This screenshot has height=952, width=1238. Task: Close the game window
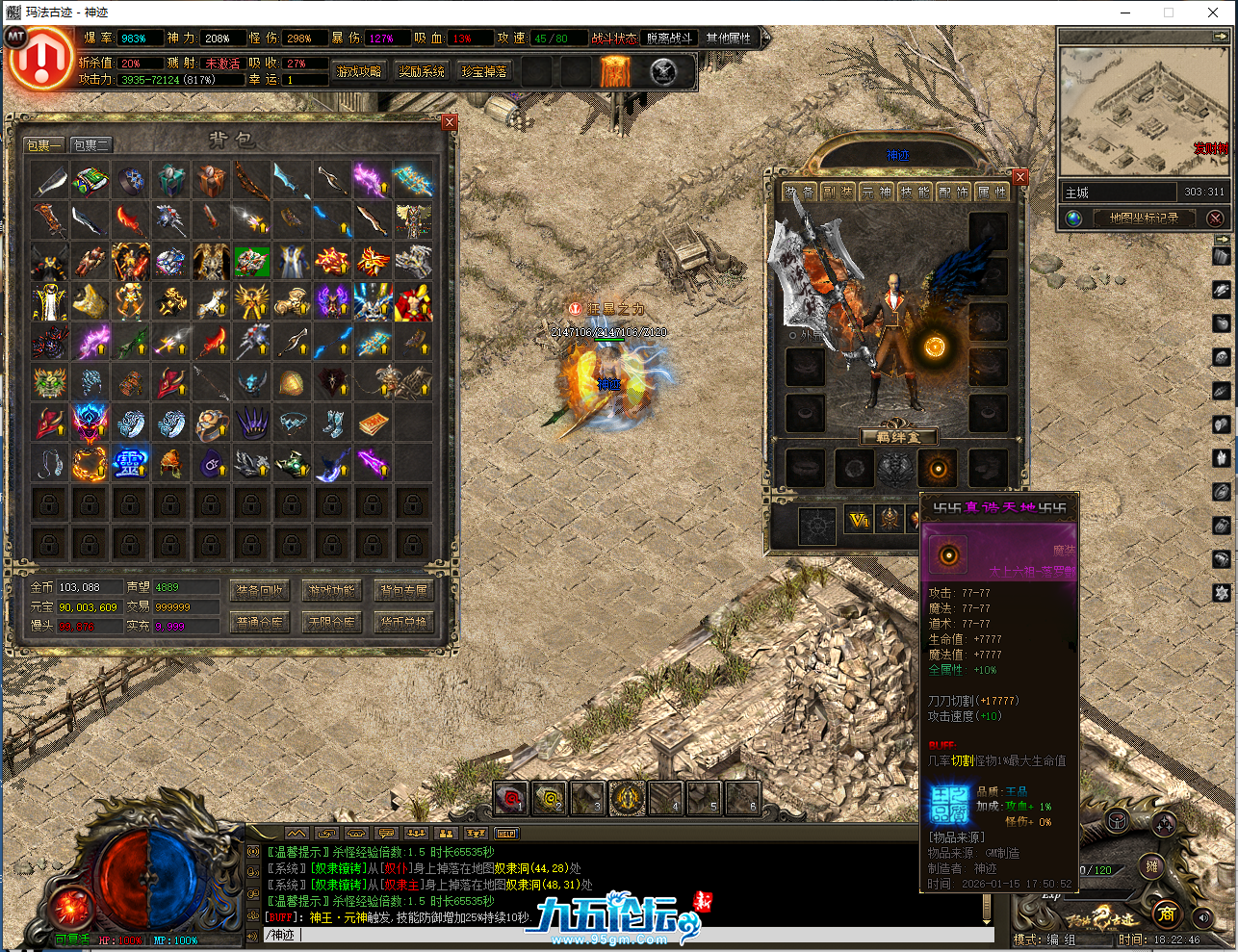(1213, 13)
